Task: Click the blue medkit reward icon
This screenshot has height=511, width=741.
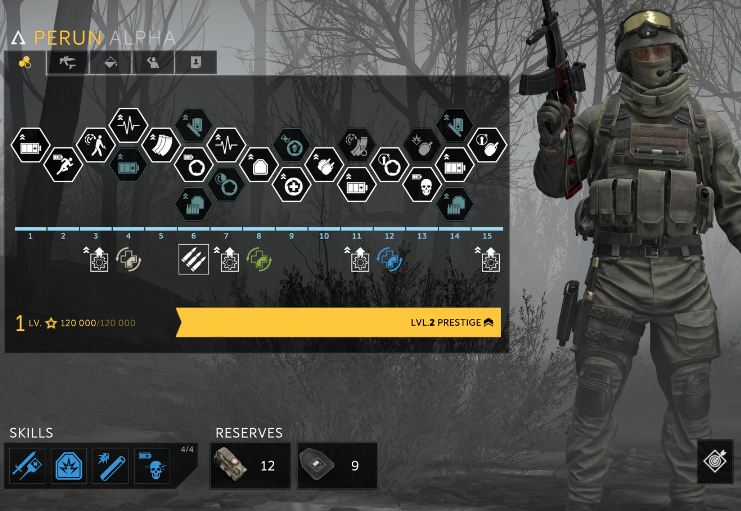Action: (389, 260)
